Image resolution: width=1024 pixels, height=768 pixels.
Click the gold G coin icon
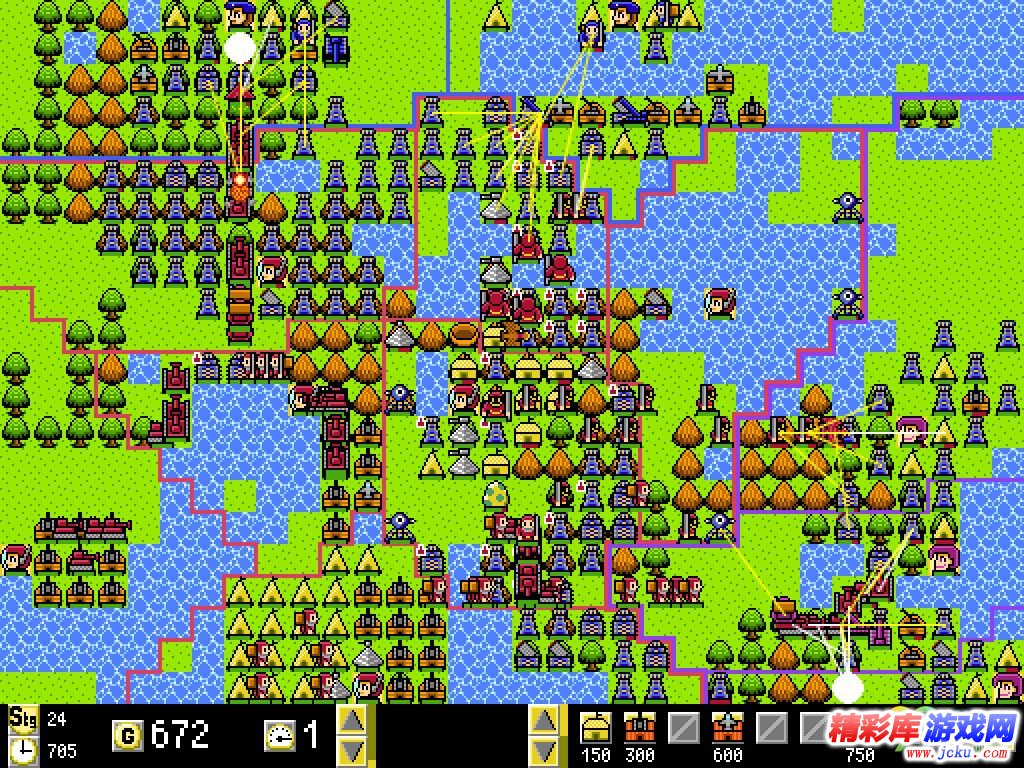(126, 737)
